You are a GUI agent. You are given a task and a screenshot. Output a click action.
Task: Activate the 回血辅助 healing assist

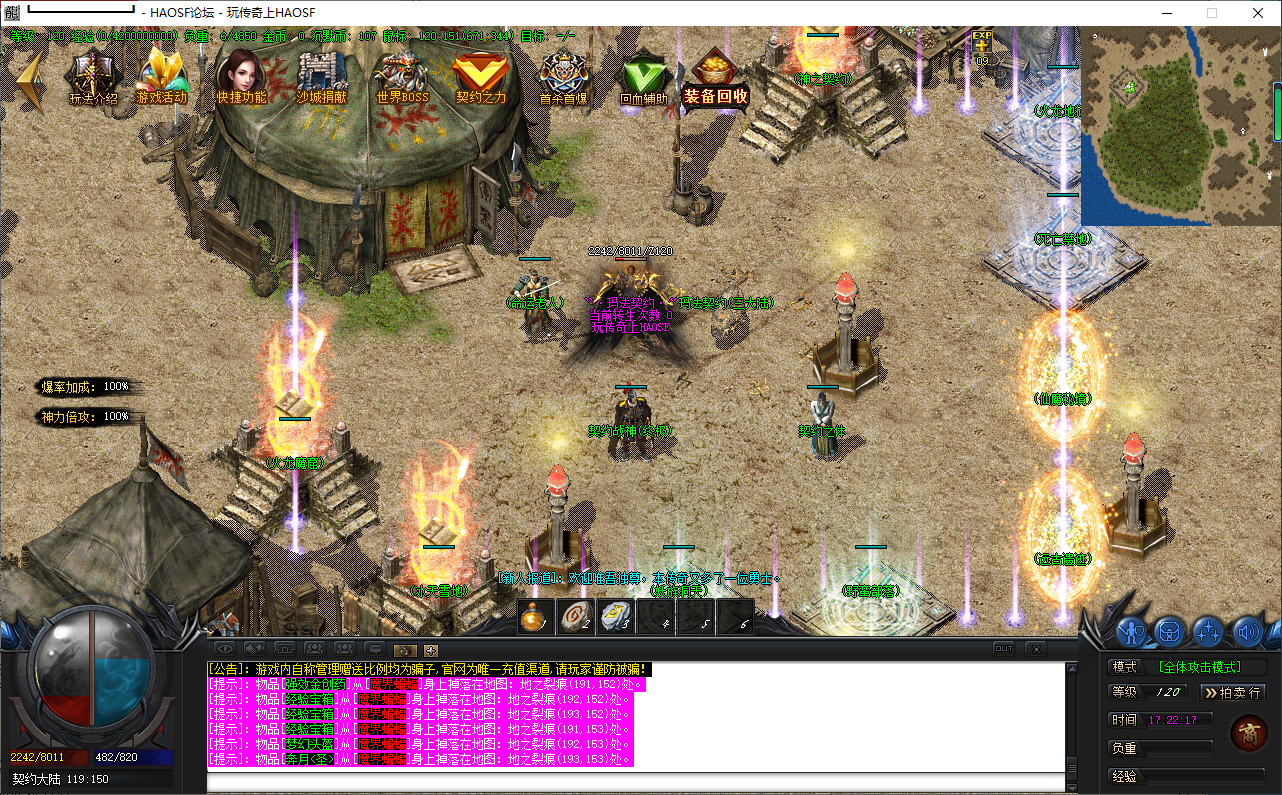click(643, 76)
